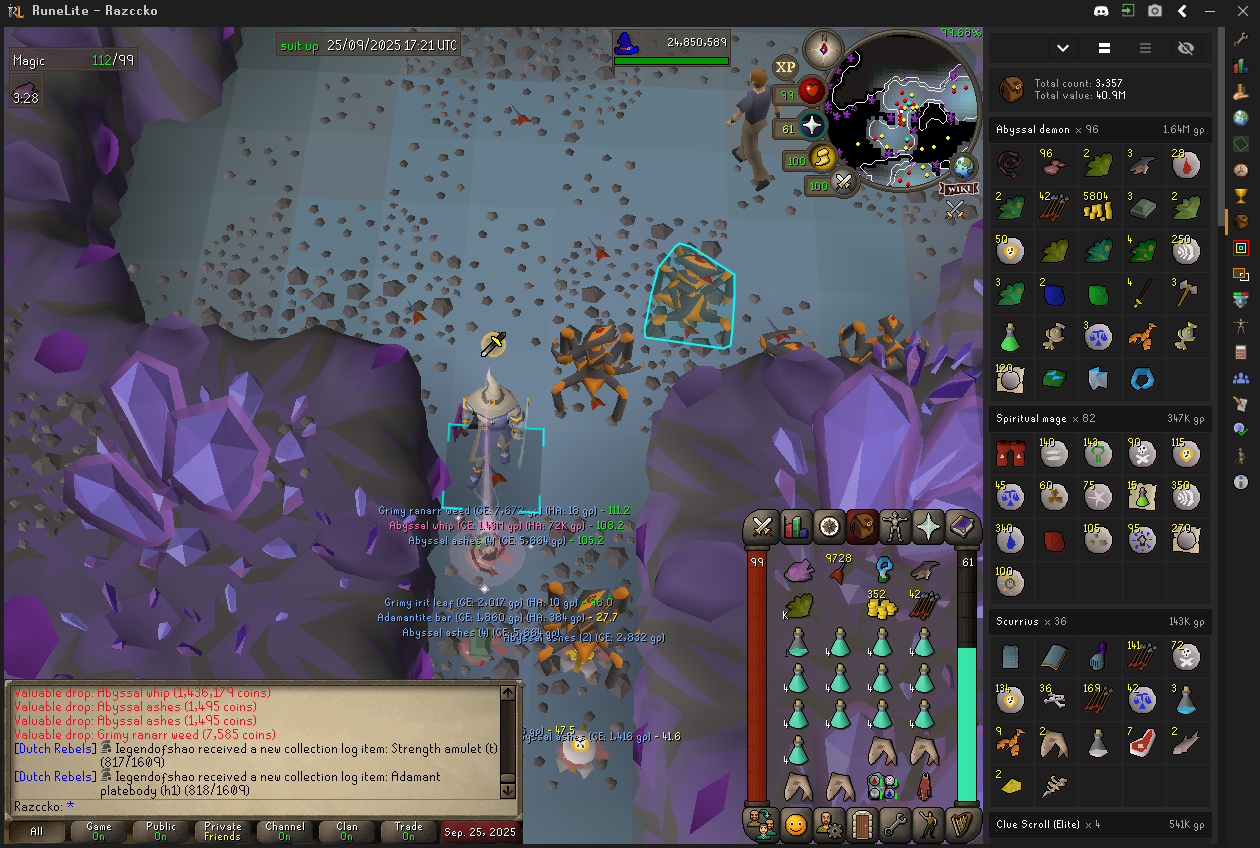Viewport: 1260px width, 848px height.
Task: Select the rune pouch in inventory
Action: tap(881, 786)
